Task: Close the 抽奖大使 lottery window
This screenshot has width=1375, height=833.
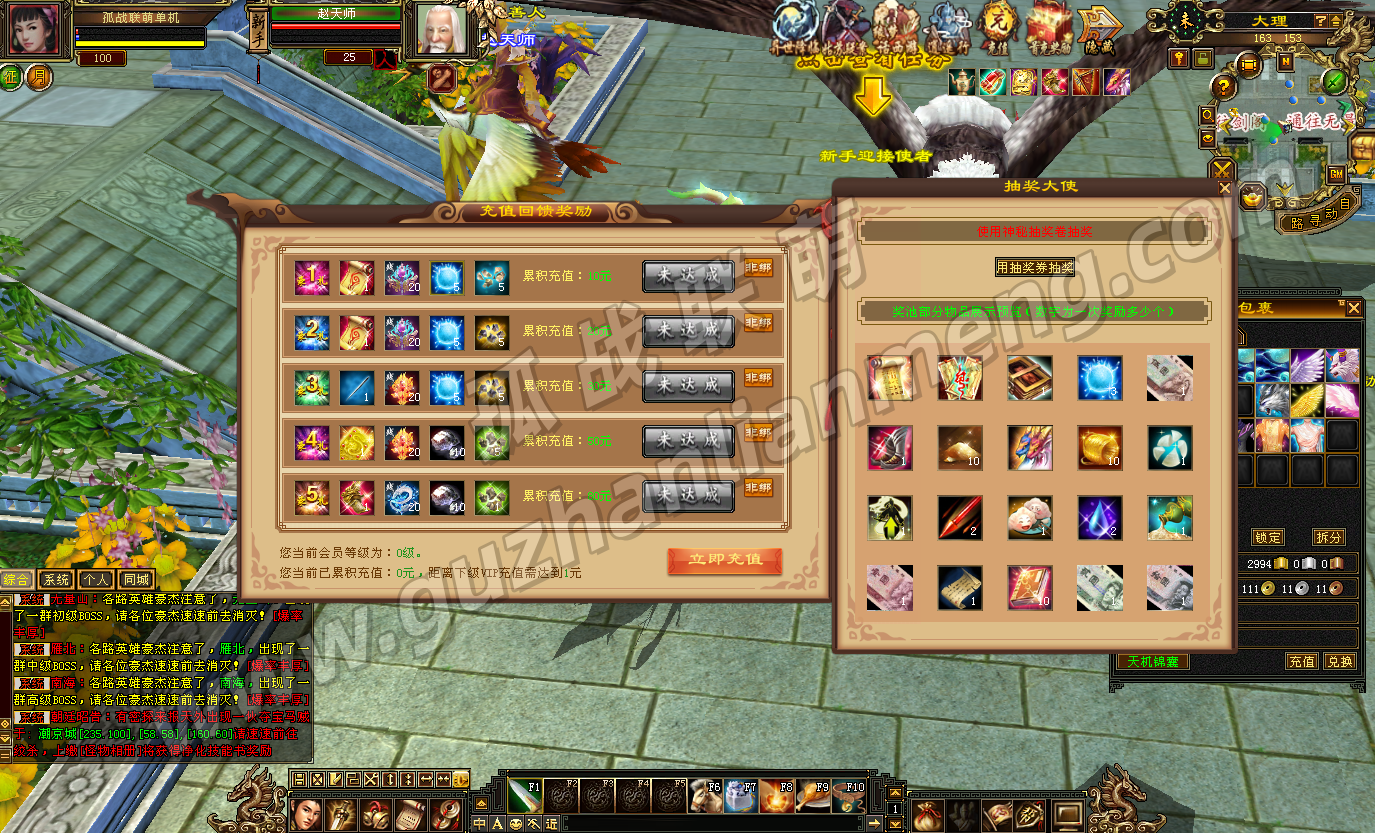Action: pyautogui.click(x=1225, y=187)
